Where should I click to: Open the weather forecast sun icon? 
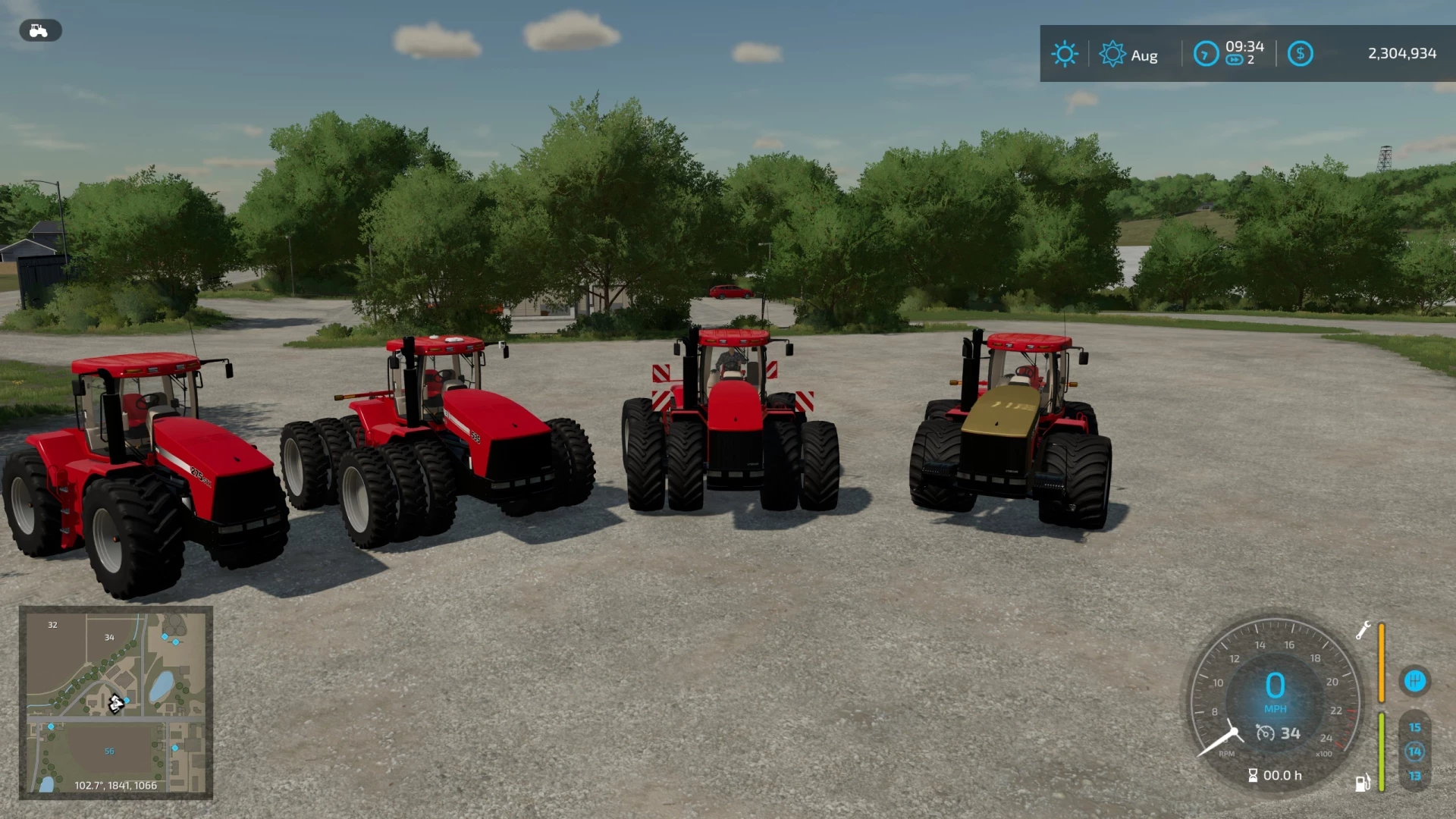tap(1065, 53)
